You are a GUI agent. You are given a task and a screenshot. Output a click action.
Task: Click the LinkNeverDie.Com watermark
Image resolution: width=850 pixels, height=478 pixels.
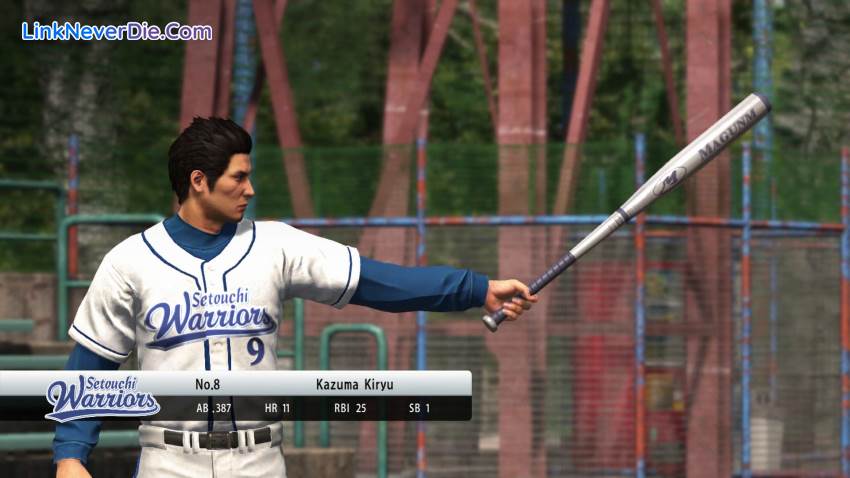(x=117, y=31)
